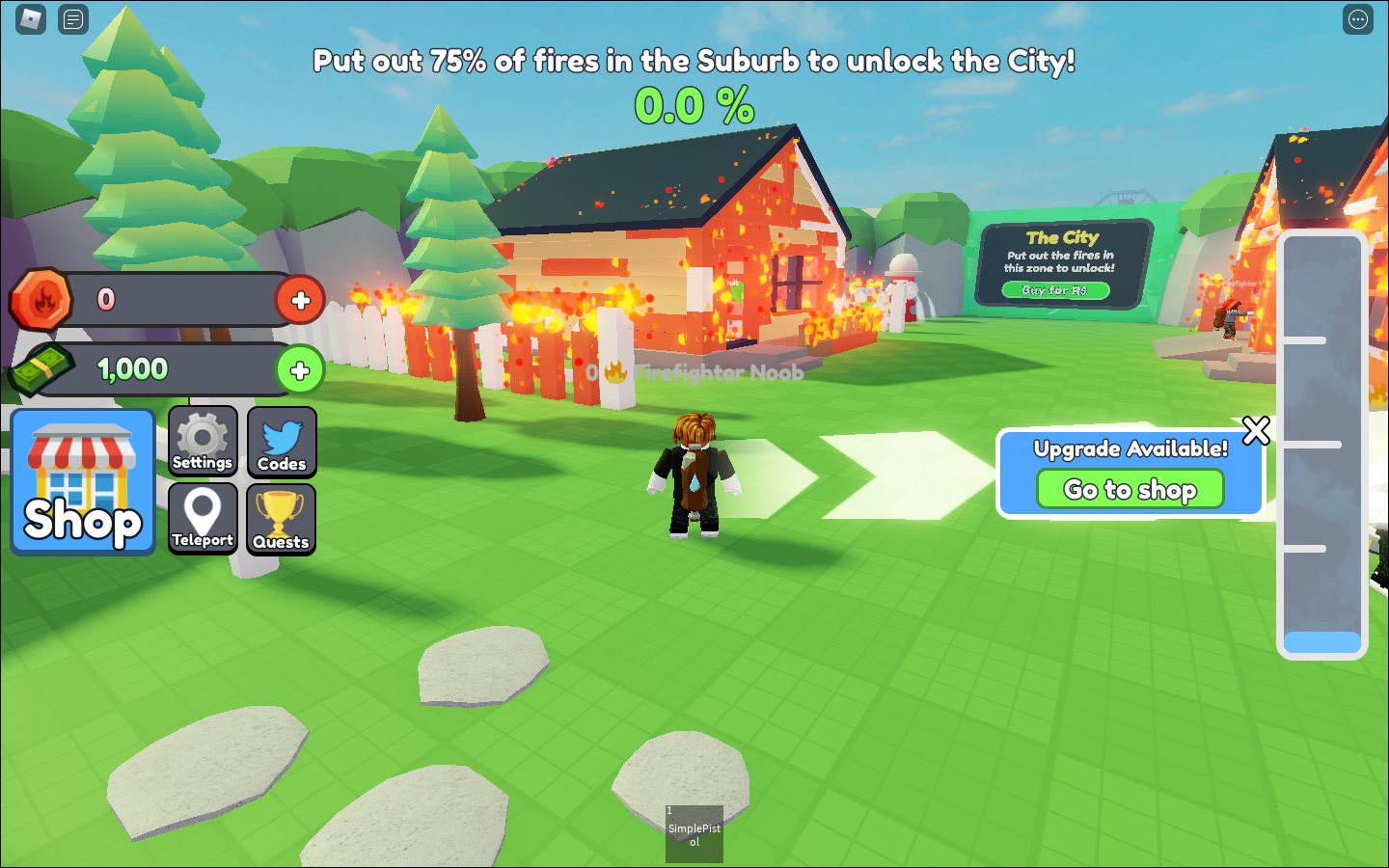Image resolution: width=1389 pixels, height=868 pixels.
Task: Select the SimplePistol hotbar slot
Action: click(x=694, y=832)
